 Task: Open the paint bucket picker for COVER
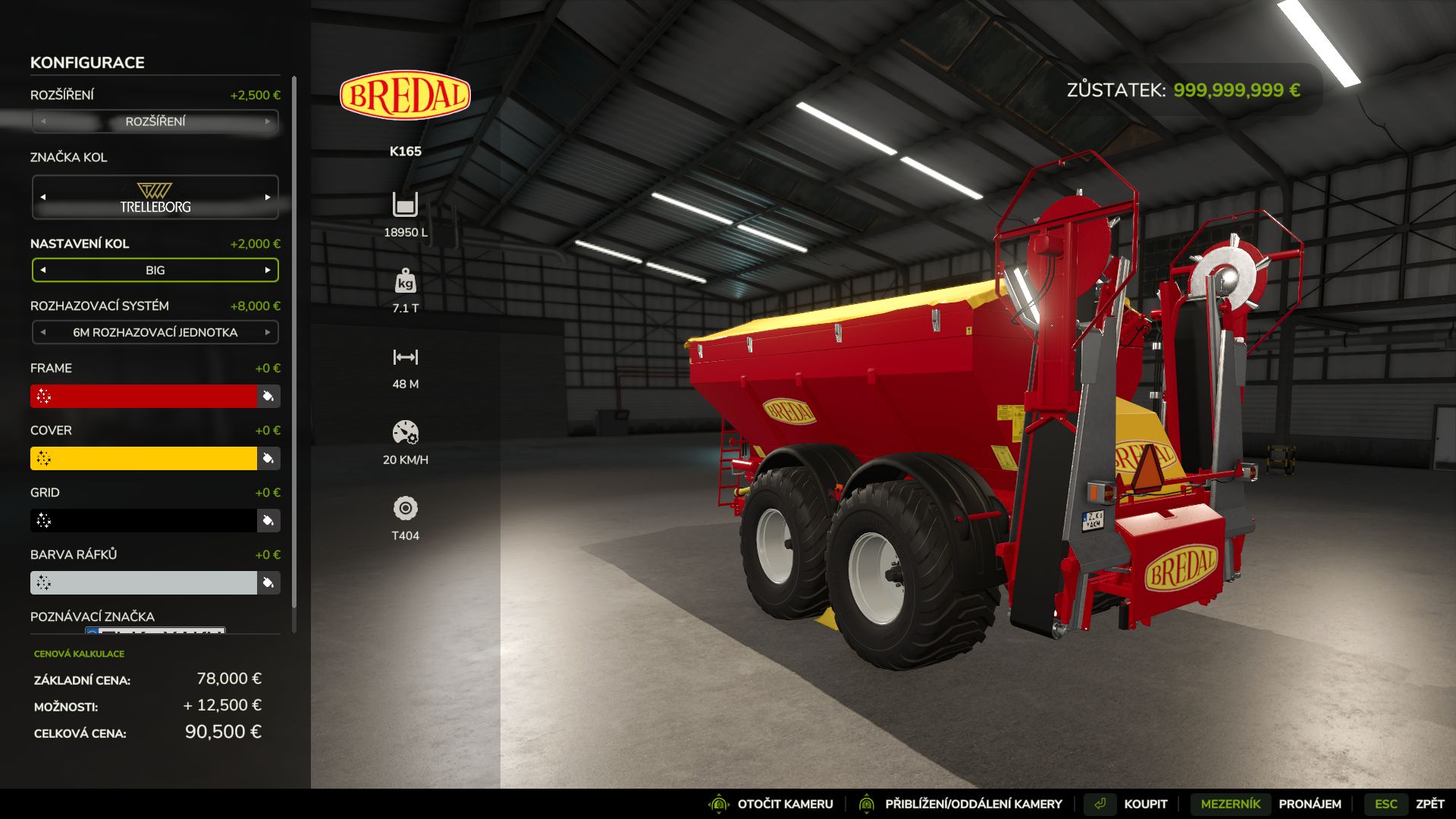pyautogui.click(x=270, y=458)
